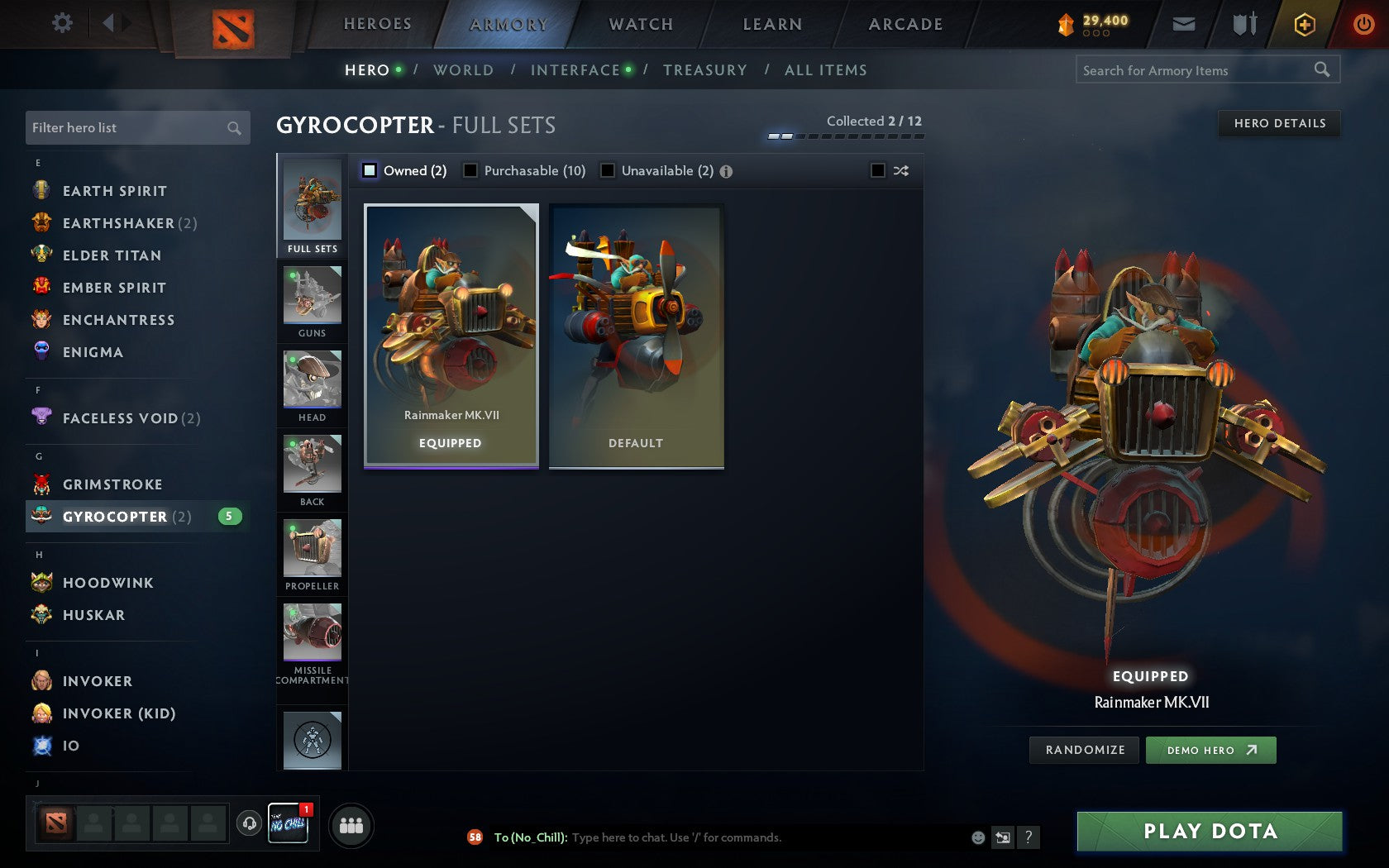The width and height of the screenshot is (1389, 868).
Task: Open the settings gear in the top left
Action: tap(60, 23)
